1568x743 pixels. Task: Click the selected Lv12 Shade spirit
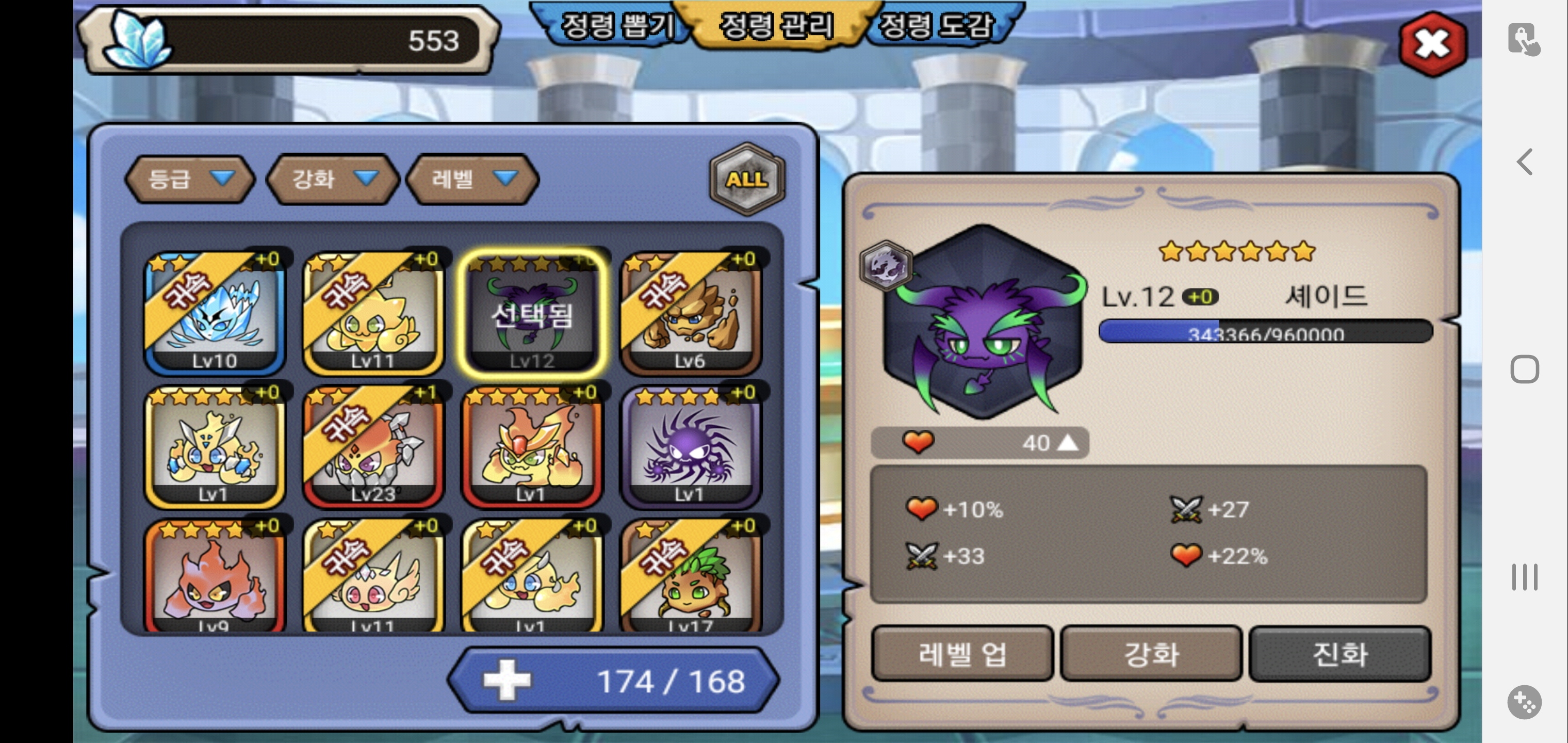point(531,313)
